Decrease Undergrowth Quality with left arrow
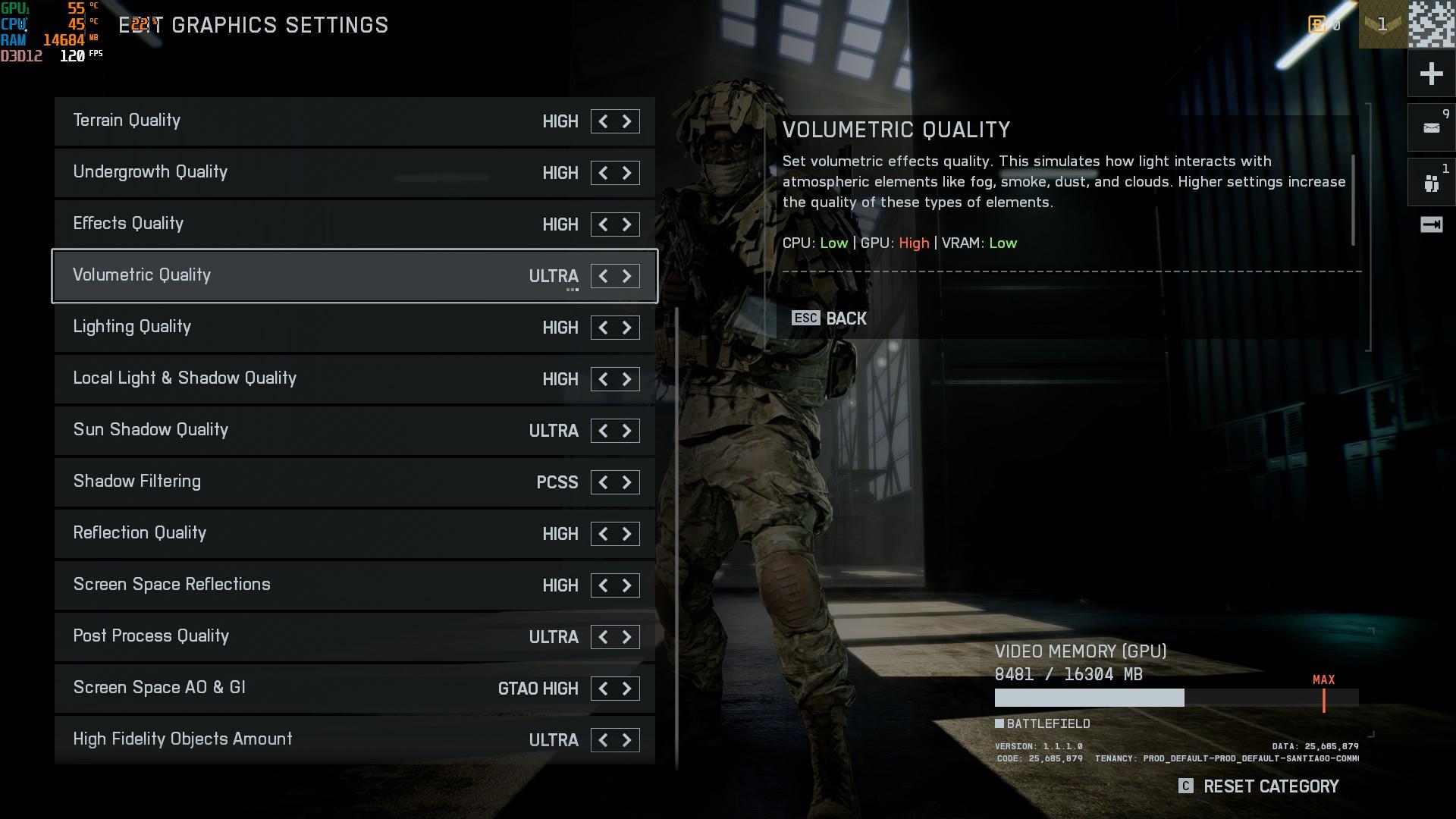 tap(603, 173)
